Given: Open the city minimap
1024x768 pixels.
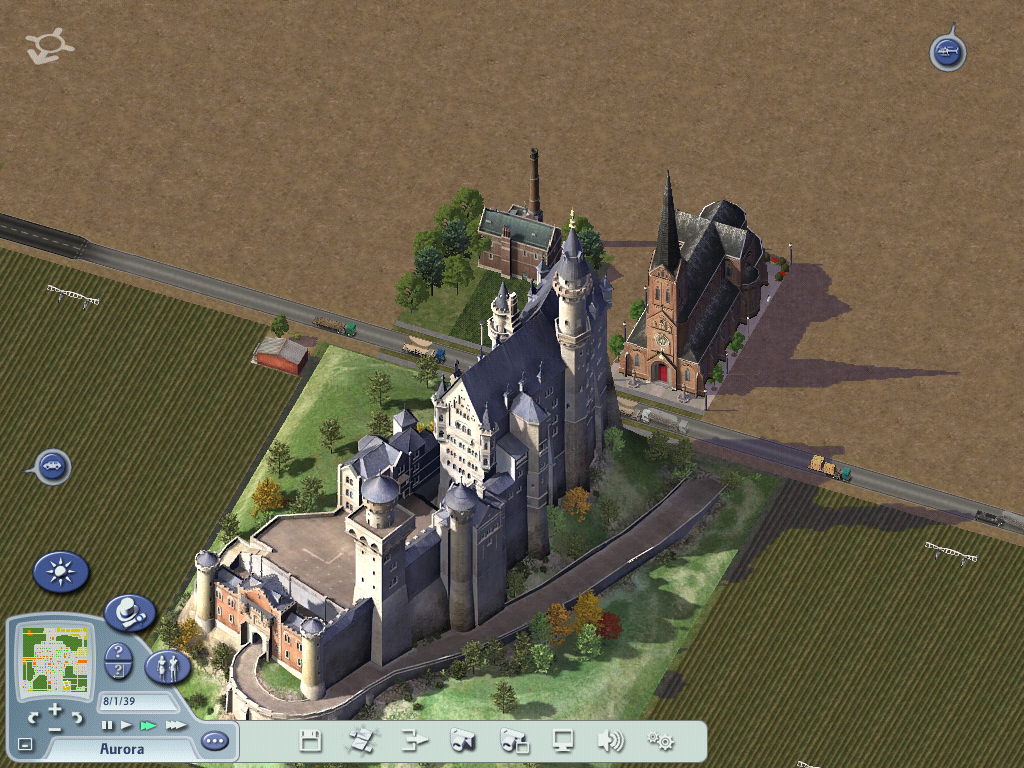Looking at the screenshot, I should [x=55, y=659].
